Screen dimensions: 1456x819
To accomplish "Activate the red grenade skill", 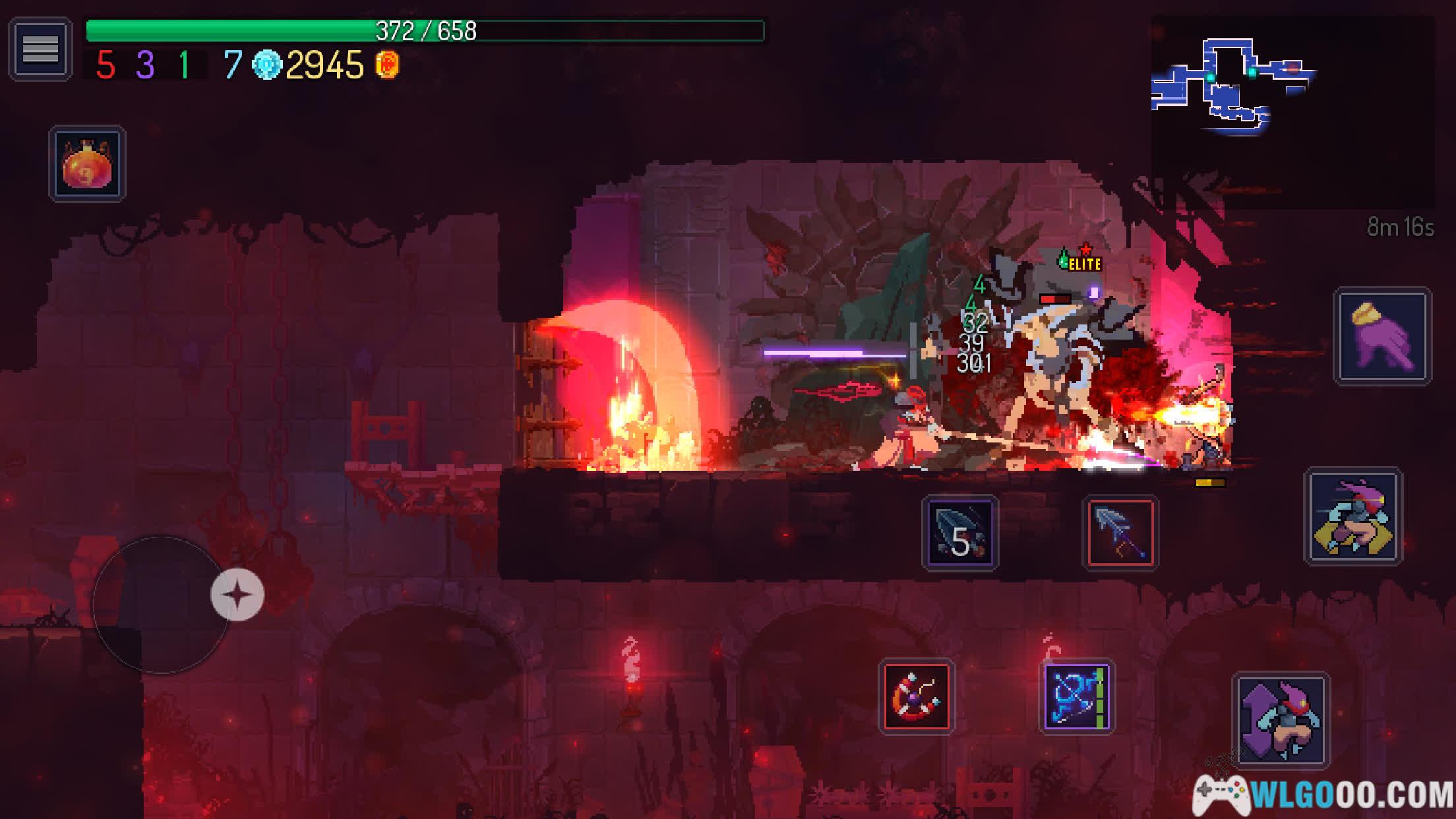I will tap(917, 696).
